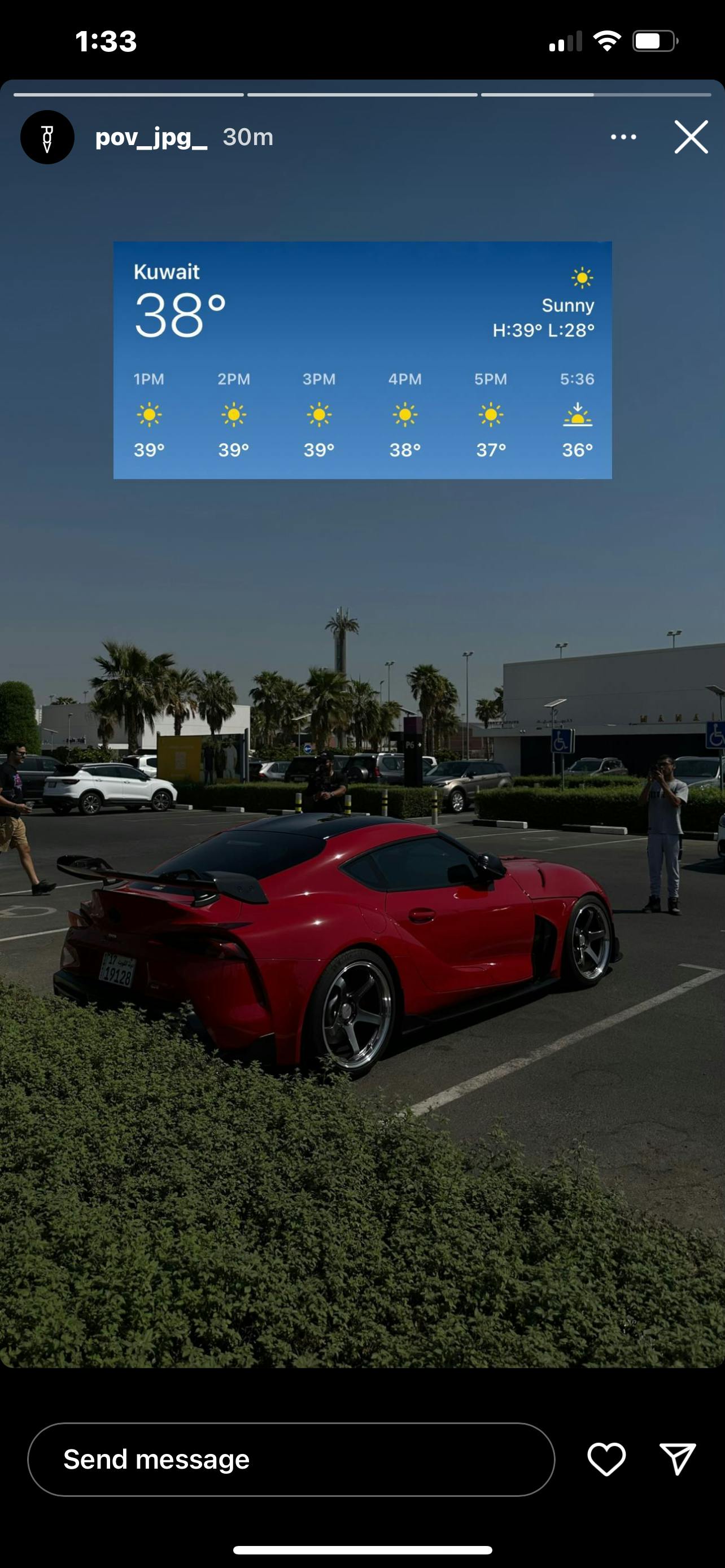Close the Instagram story viewer
The width and height of the screenshot is (725, 1568).
691,137
